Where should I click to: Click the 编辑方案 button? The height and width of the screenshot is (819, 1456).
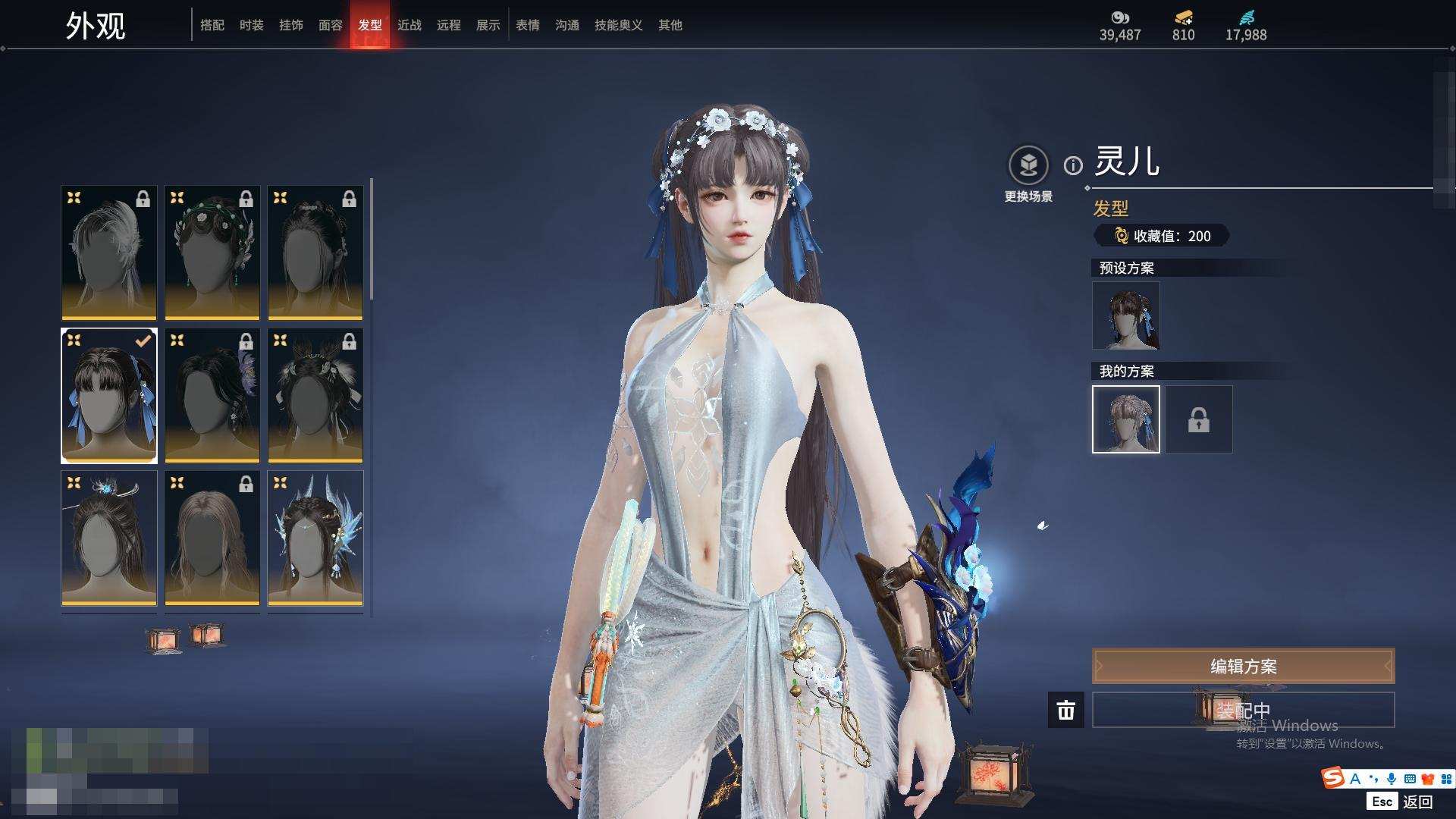tap(1243, 667)
